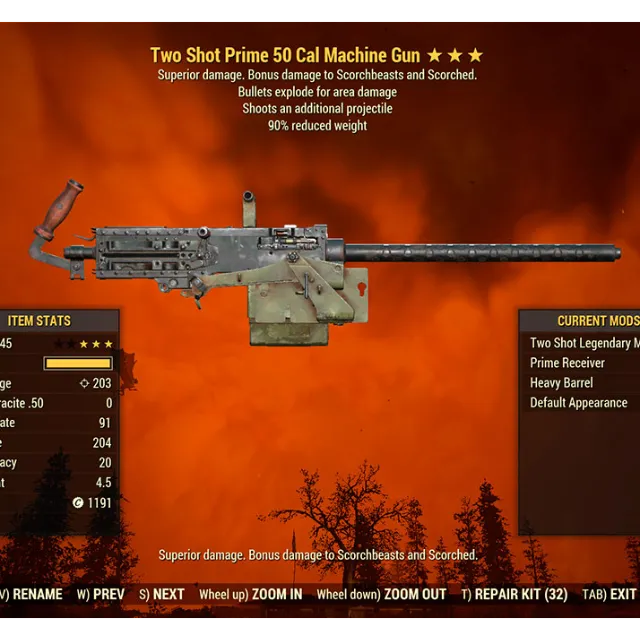Select ZOOM OUT in bottom bar
Viewport: 640px width, 640px height.
pos(382,594)
